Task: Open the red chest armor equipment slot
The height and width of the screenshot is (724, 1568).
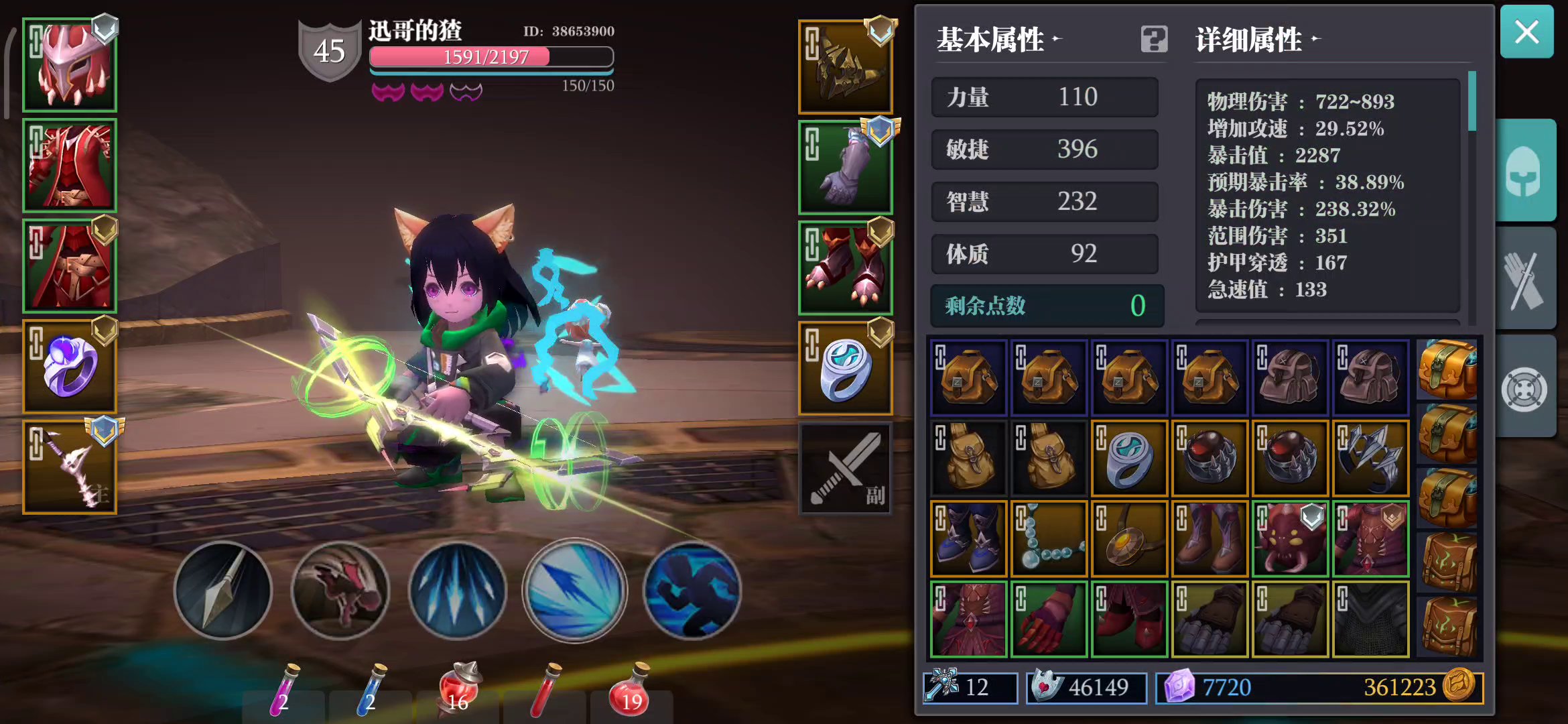Action: pos(69,166)
